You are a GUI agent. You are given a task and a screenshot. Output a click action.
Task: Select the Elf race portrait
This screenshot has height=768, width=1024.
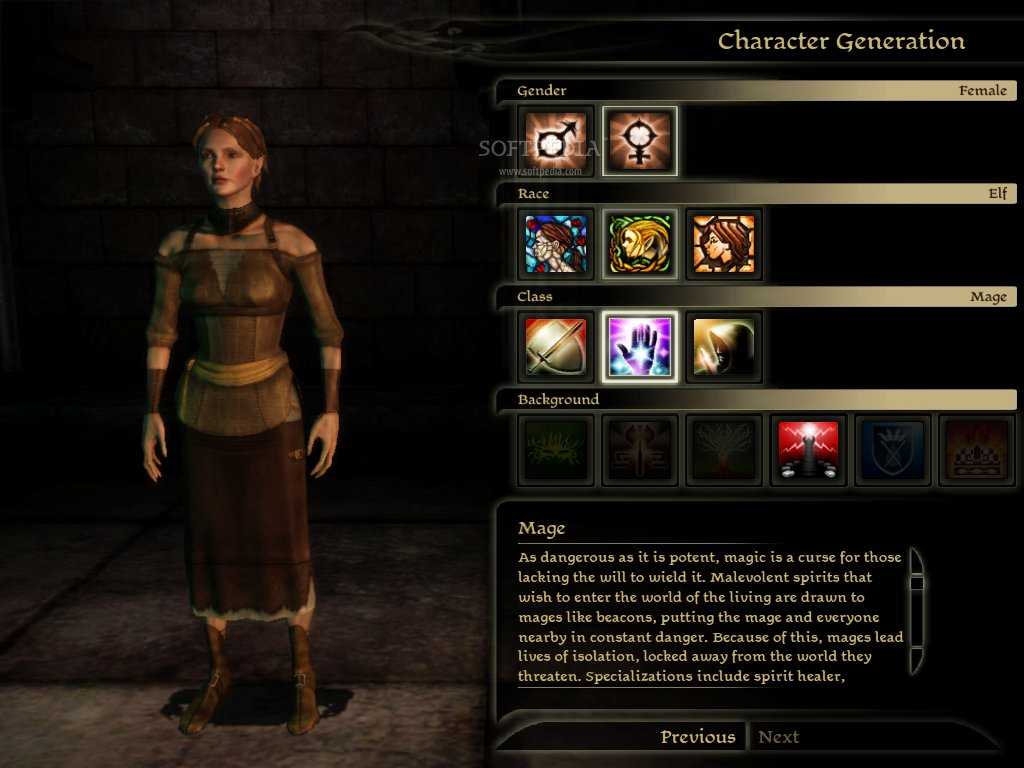[640, 245]
